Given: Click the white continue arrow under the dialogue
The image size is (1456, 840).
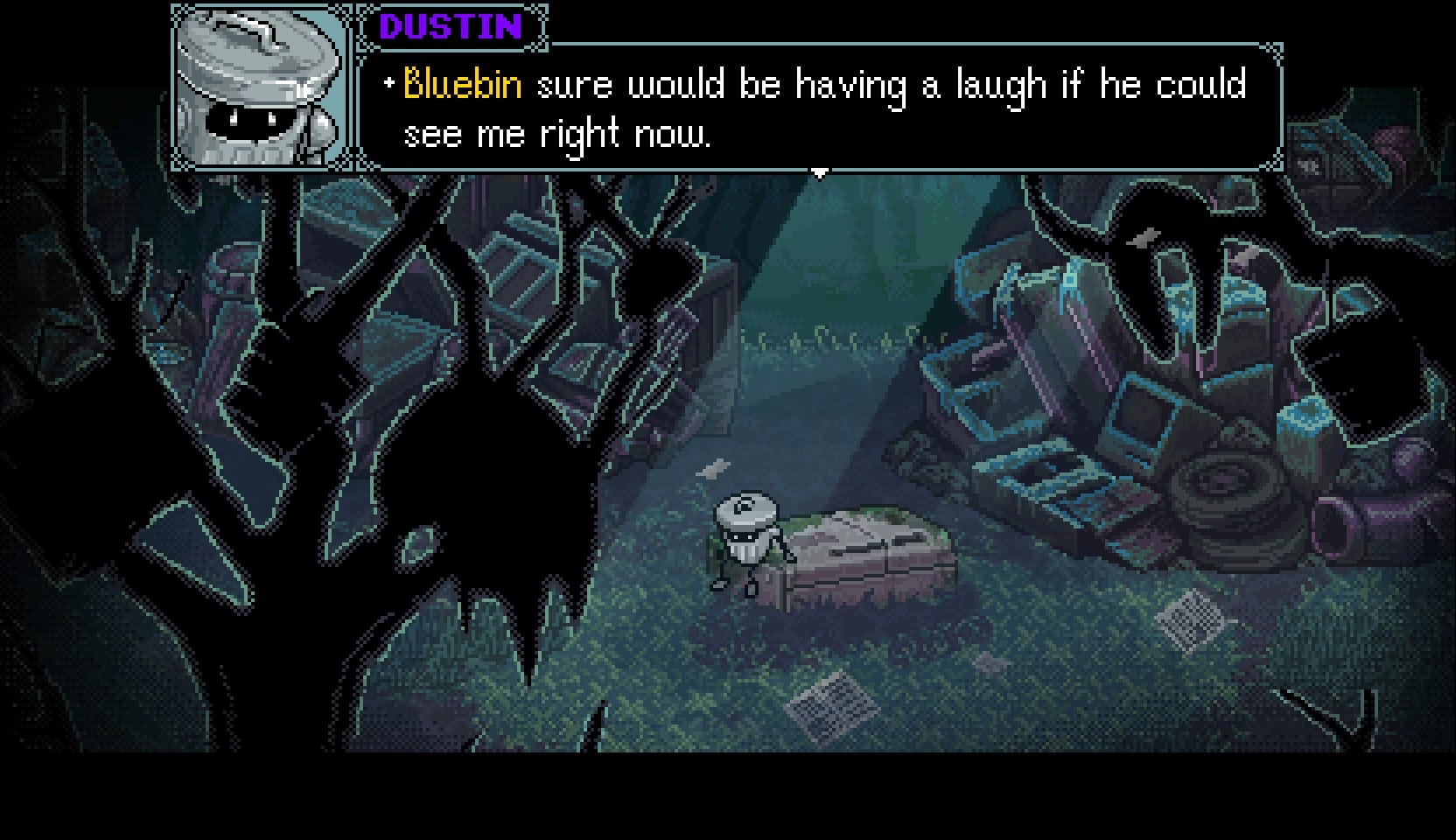Looking at the screenshot, I should click(819, 173).
